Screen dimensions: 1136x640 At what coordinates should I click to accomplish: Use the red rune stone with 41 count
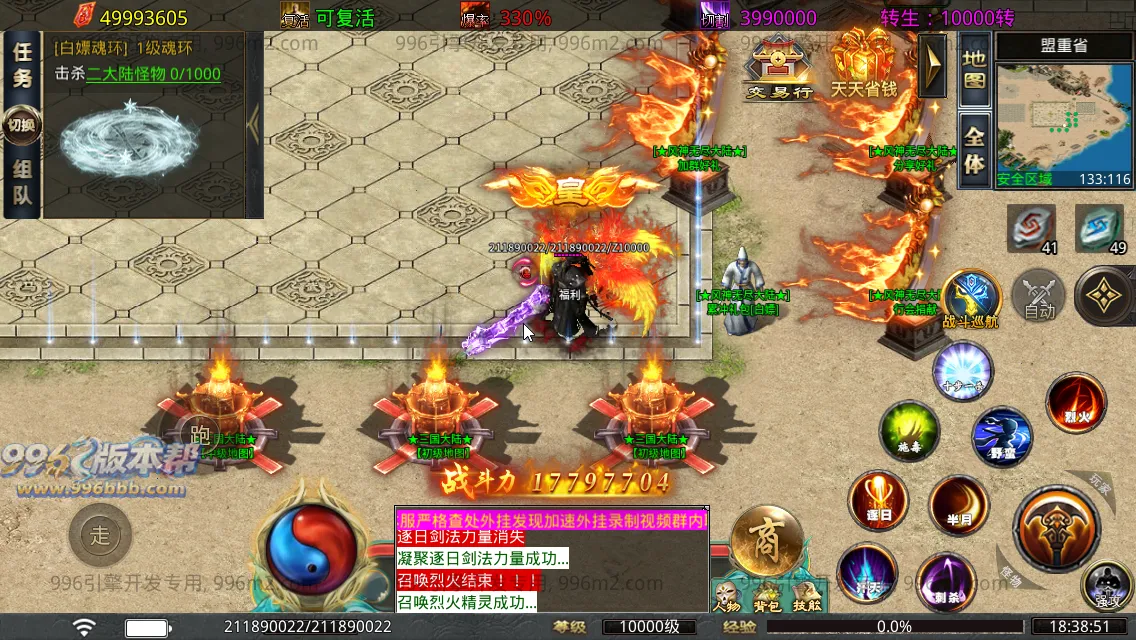[1031, 229]
